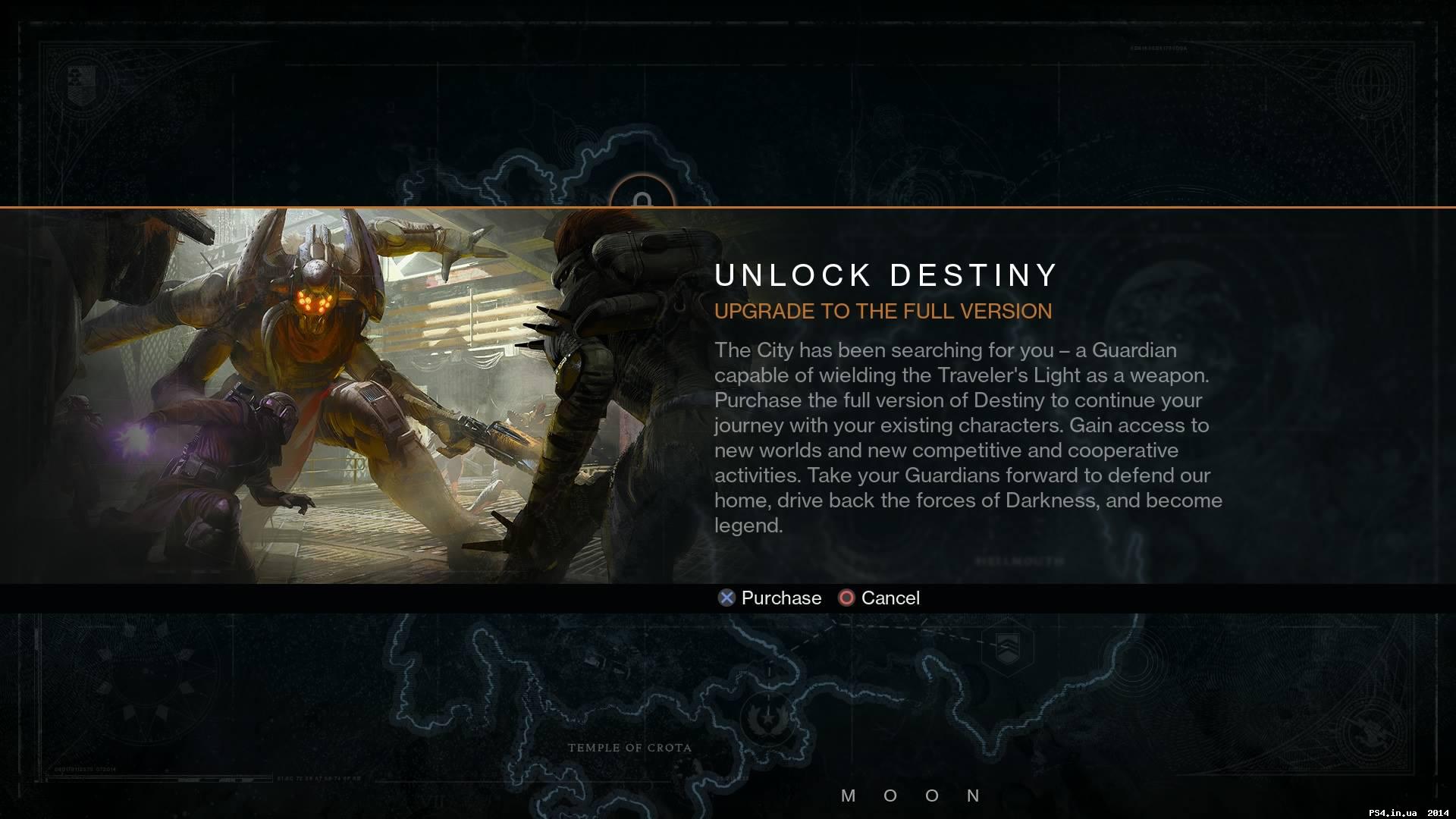Confirm with the Purchase option
Viewport: 1456px width, 819px height.
point(780,598)
